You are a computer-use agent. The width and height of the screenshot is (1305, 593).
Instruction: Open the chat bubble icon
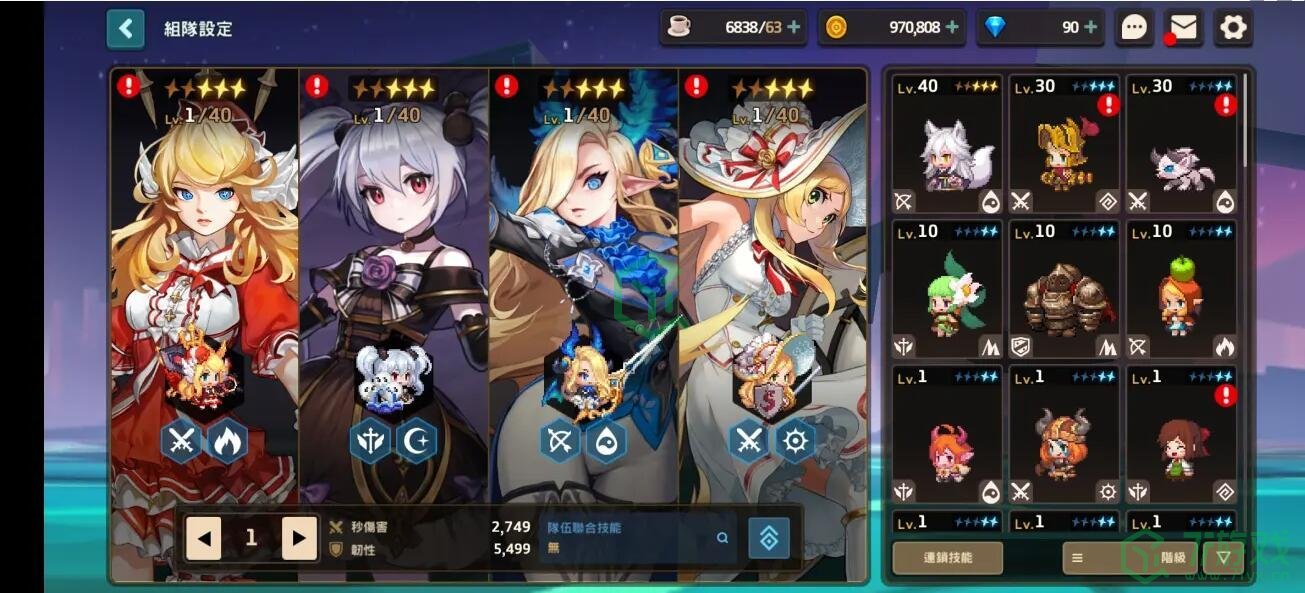coord(1134,28)
